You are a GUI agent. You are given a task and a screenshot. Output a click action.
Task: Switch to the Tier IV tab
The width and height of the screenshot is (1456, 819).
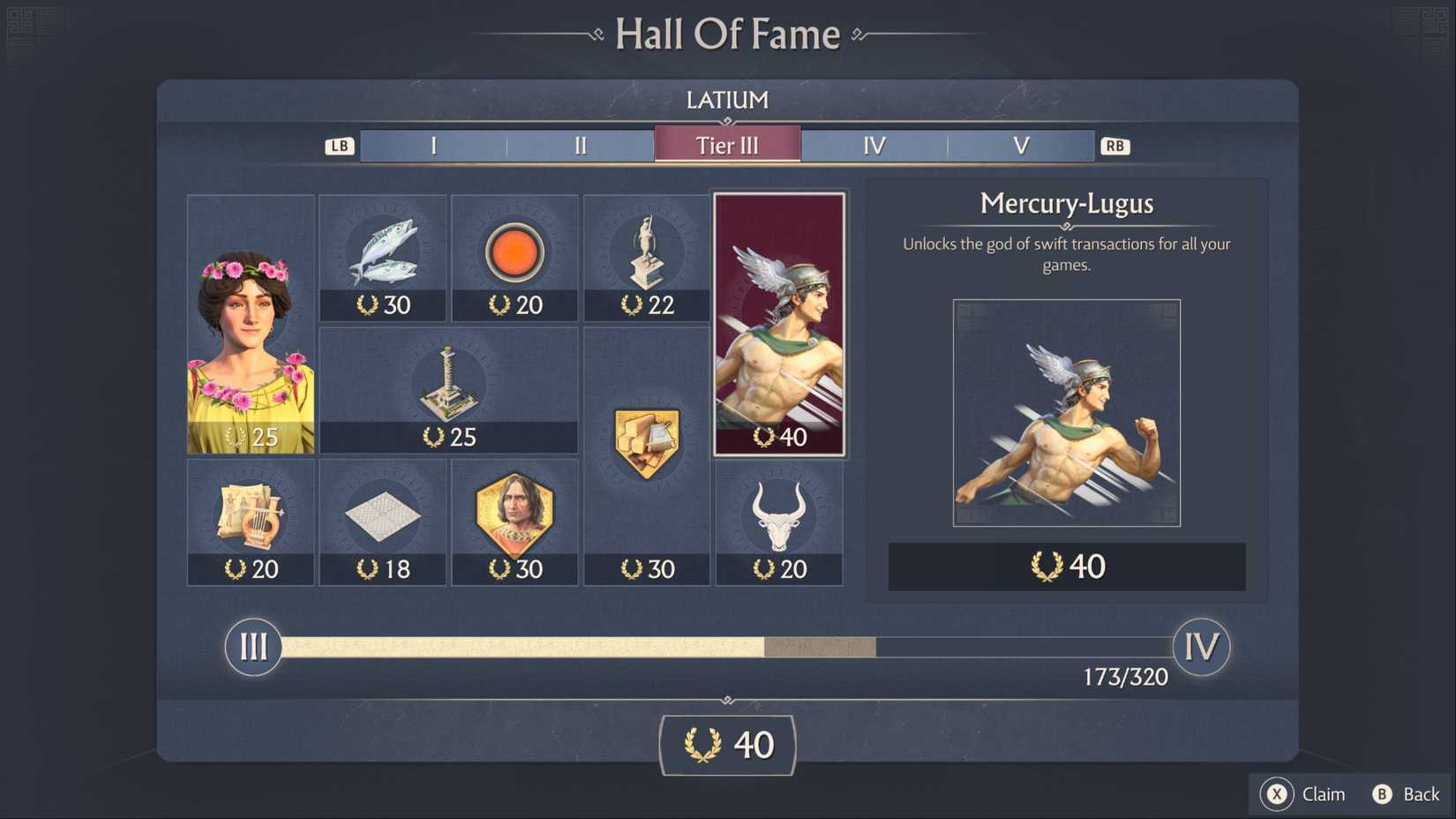point(874,145)
